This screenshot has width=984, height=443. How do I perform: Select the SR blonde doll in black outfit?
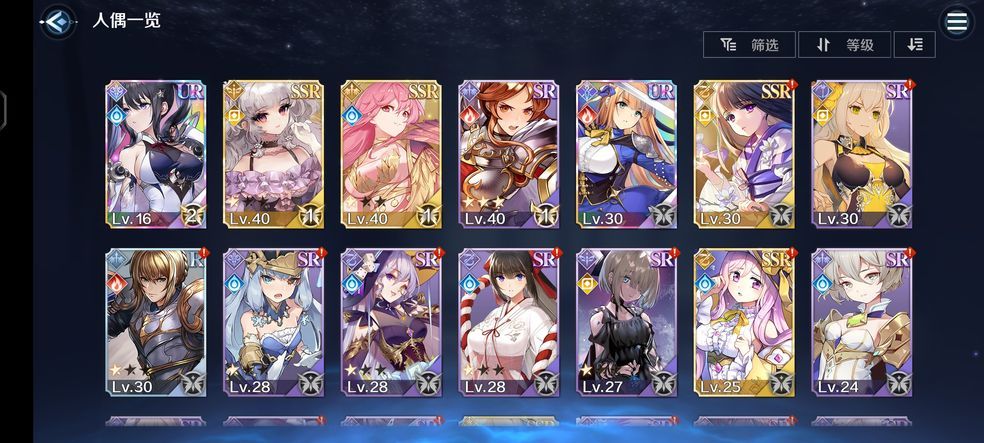click(x=862, y=154)
